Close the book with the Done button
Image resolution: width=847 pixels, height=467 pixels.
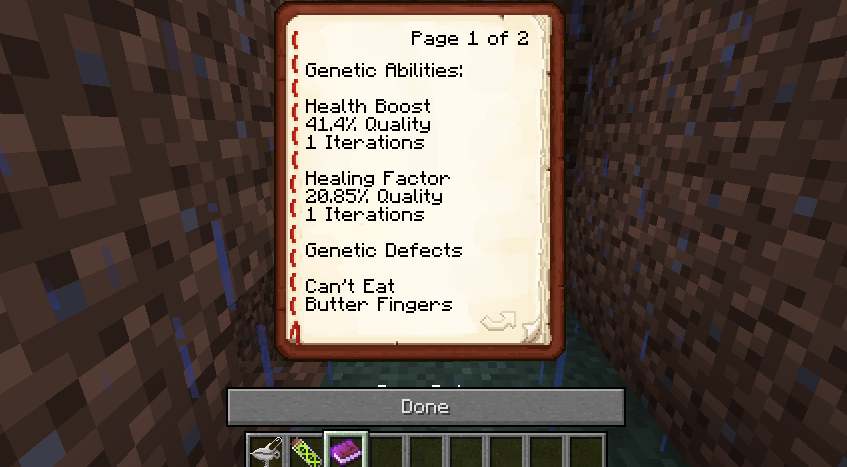coord(425,407)
